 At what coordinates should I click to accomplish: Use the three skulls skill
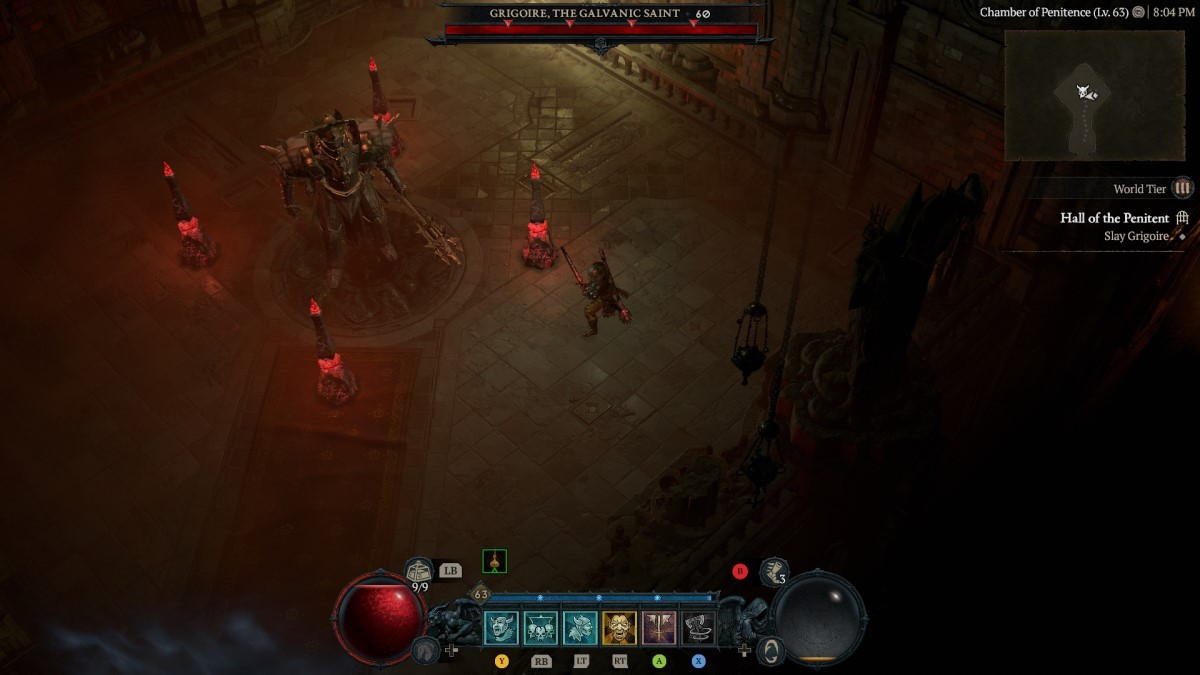(x=541, y=628)
